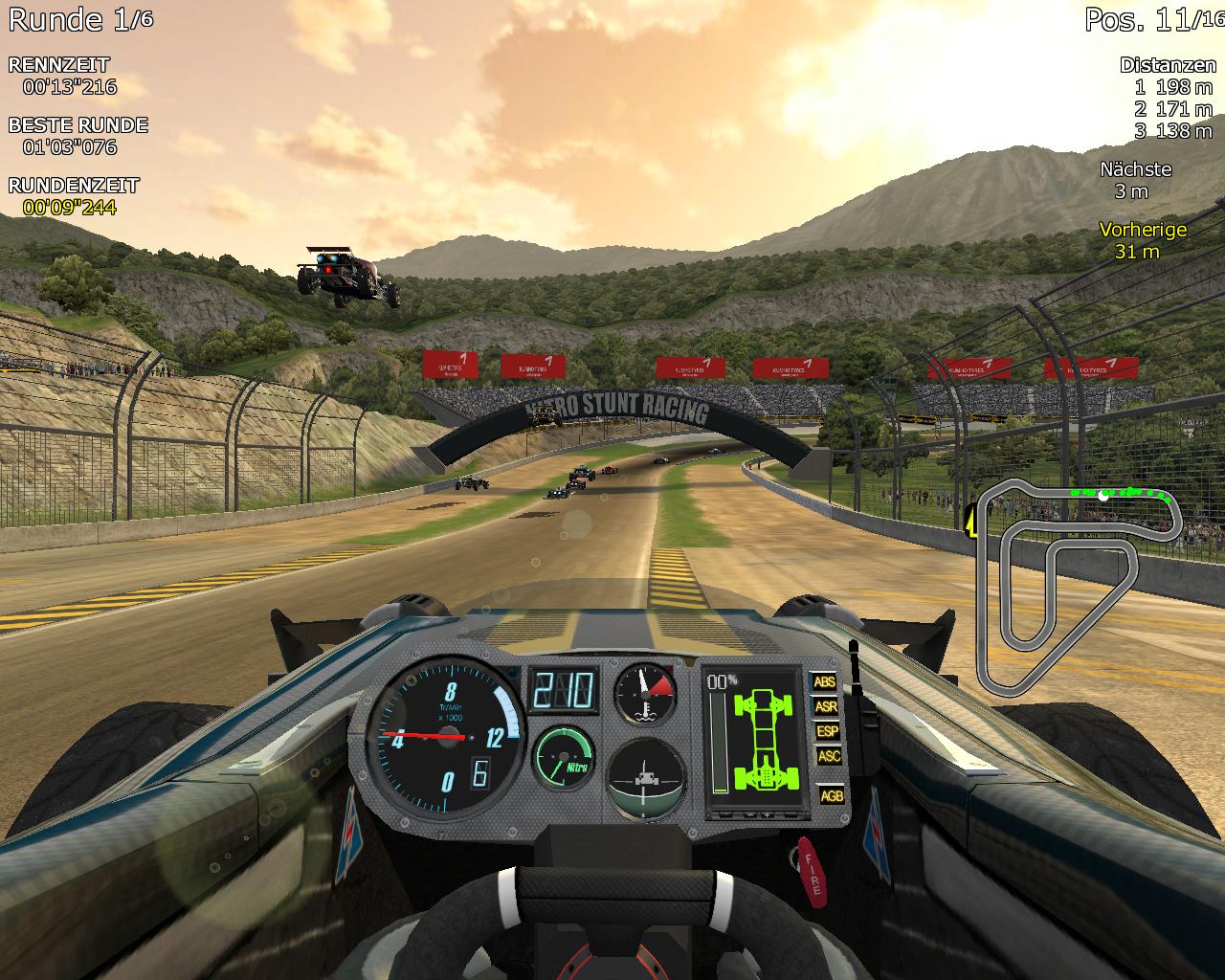
Task: Click the track layout minimap
Action: [x=1077, y=584]
